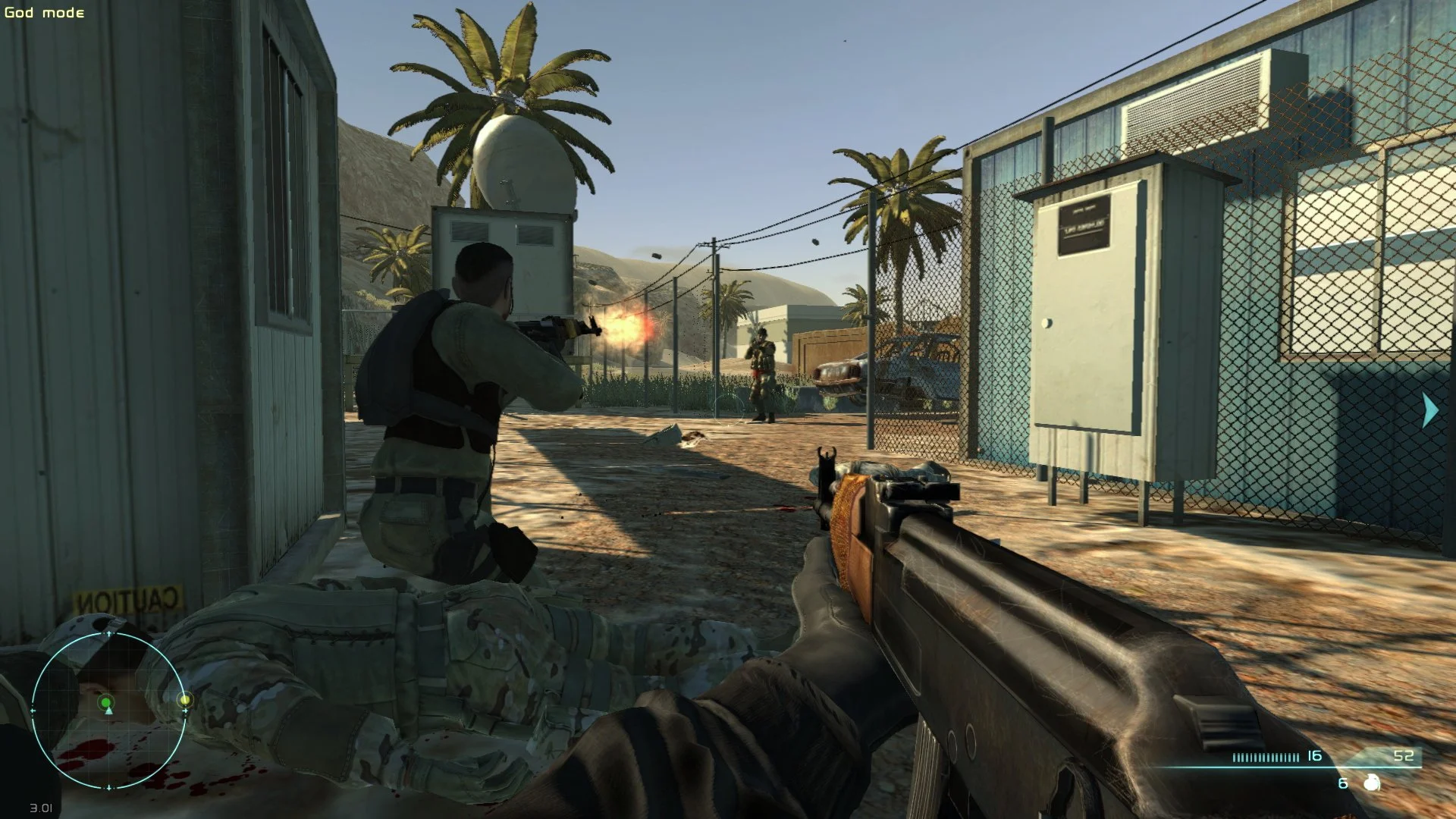Click the green player marker on minimap
The image size is (1456, 819).
107,702
